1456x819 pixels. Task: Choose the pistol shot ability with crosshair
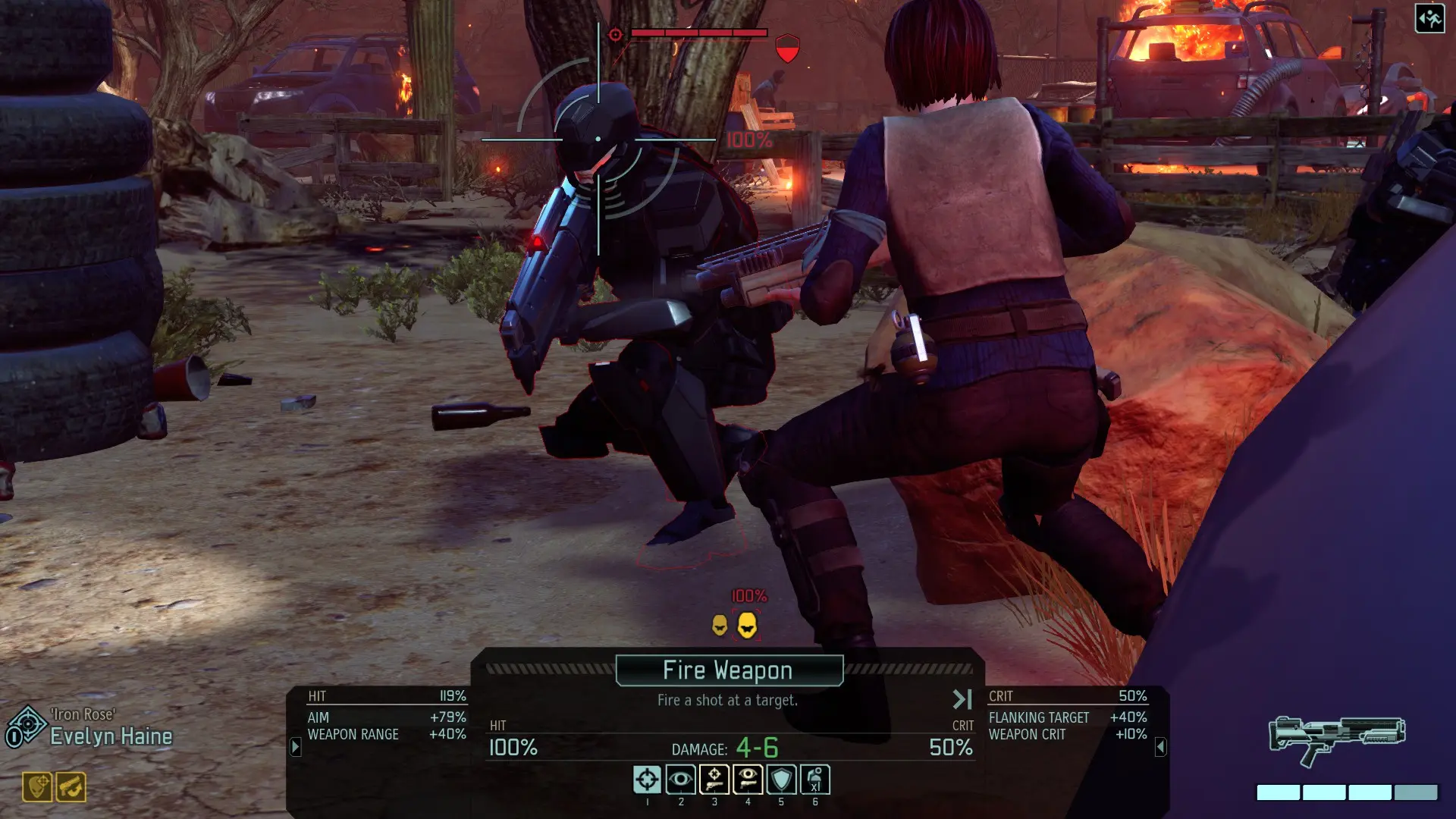(714, 780)
